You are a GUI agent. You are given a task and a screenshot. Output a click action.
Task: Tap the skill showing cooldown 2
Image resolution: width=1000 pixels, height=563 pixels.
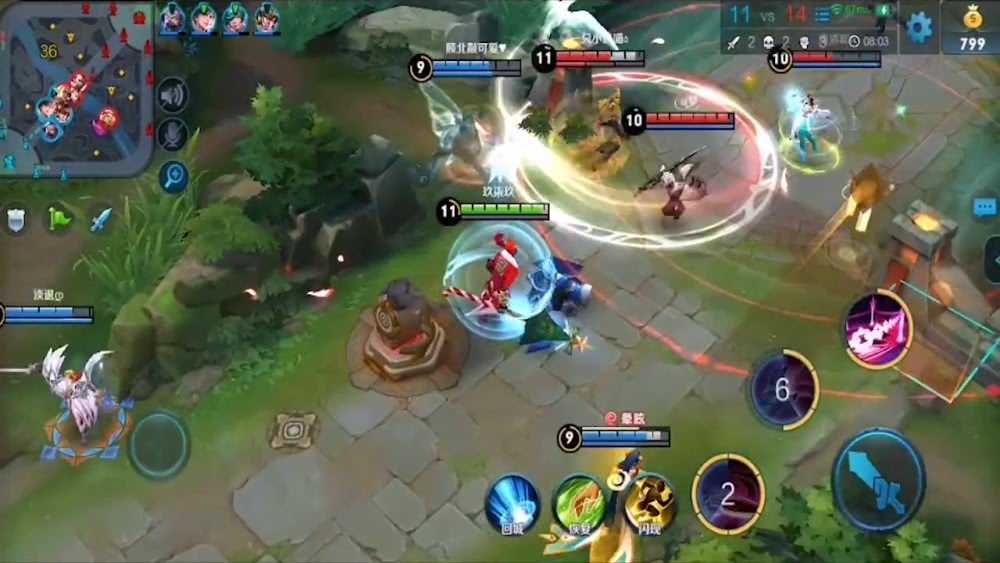click(x=728, y=494)
